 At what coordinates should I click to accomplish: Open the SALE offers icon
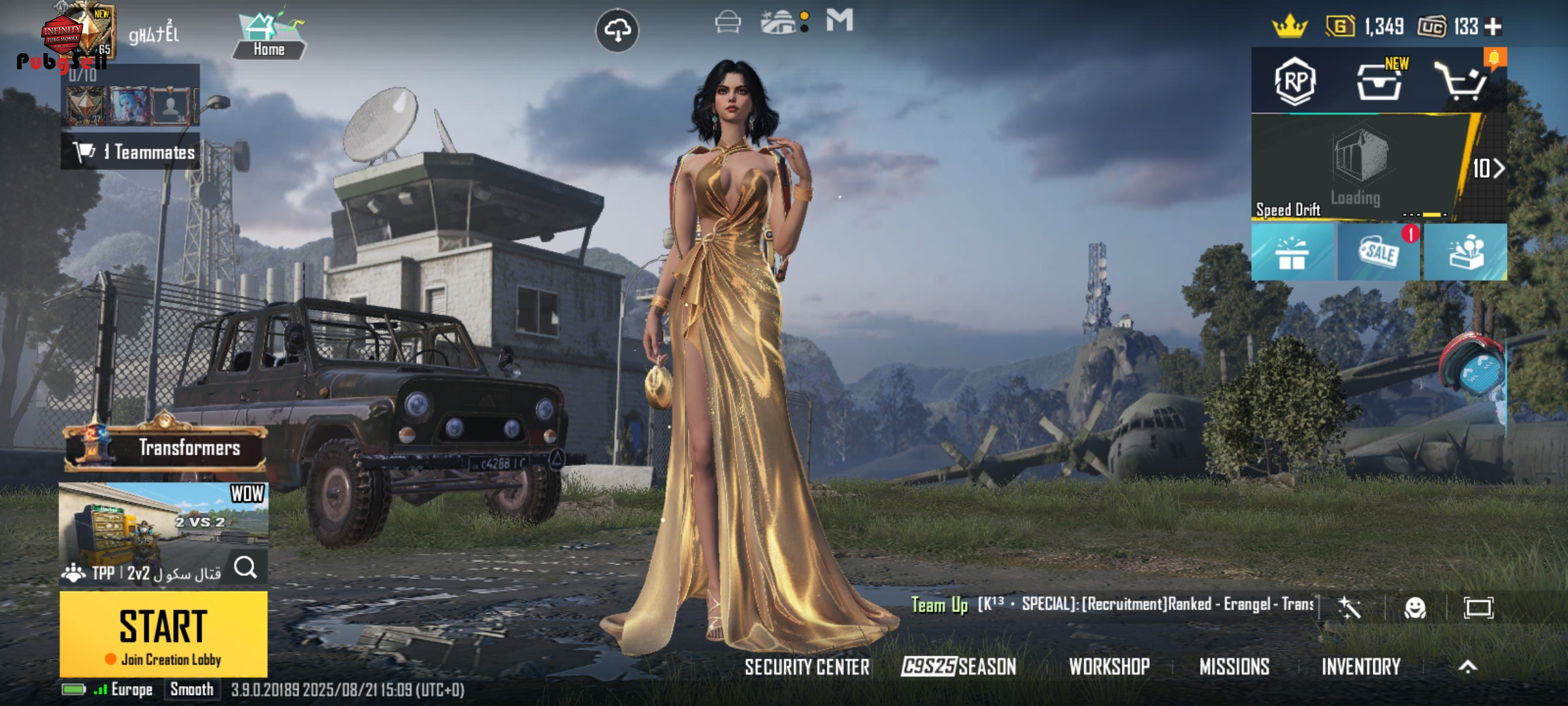(x=1379, y=252)
